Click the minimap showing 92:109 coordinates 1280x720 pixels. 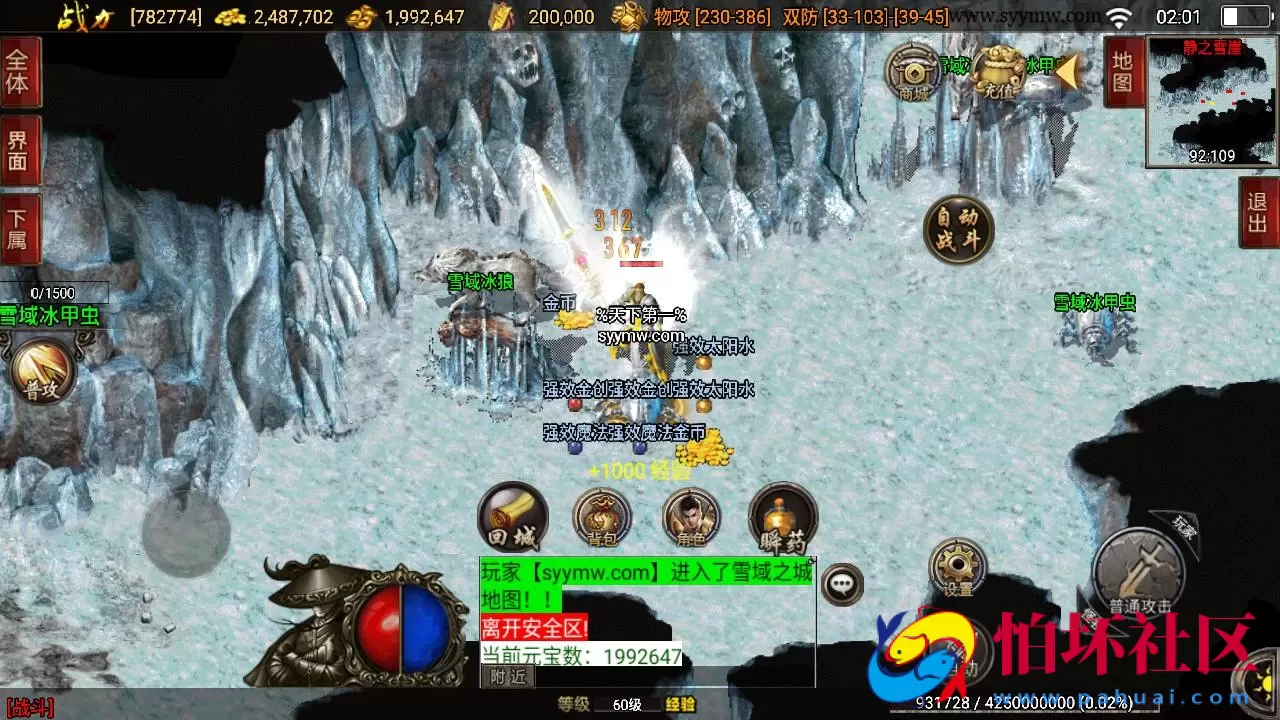pos(1211,100)
